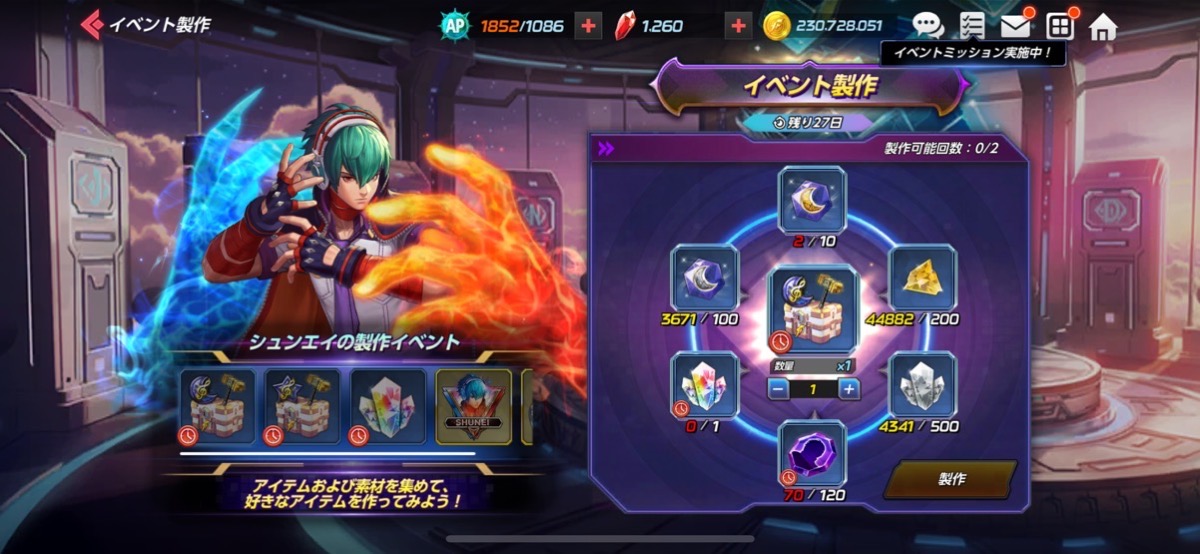
Task: Choose the SHUNEI character reward thumbnail
Action: 473,406
